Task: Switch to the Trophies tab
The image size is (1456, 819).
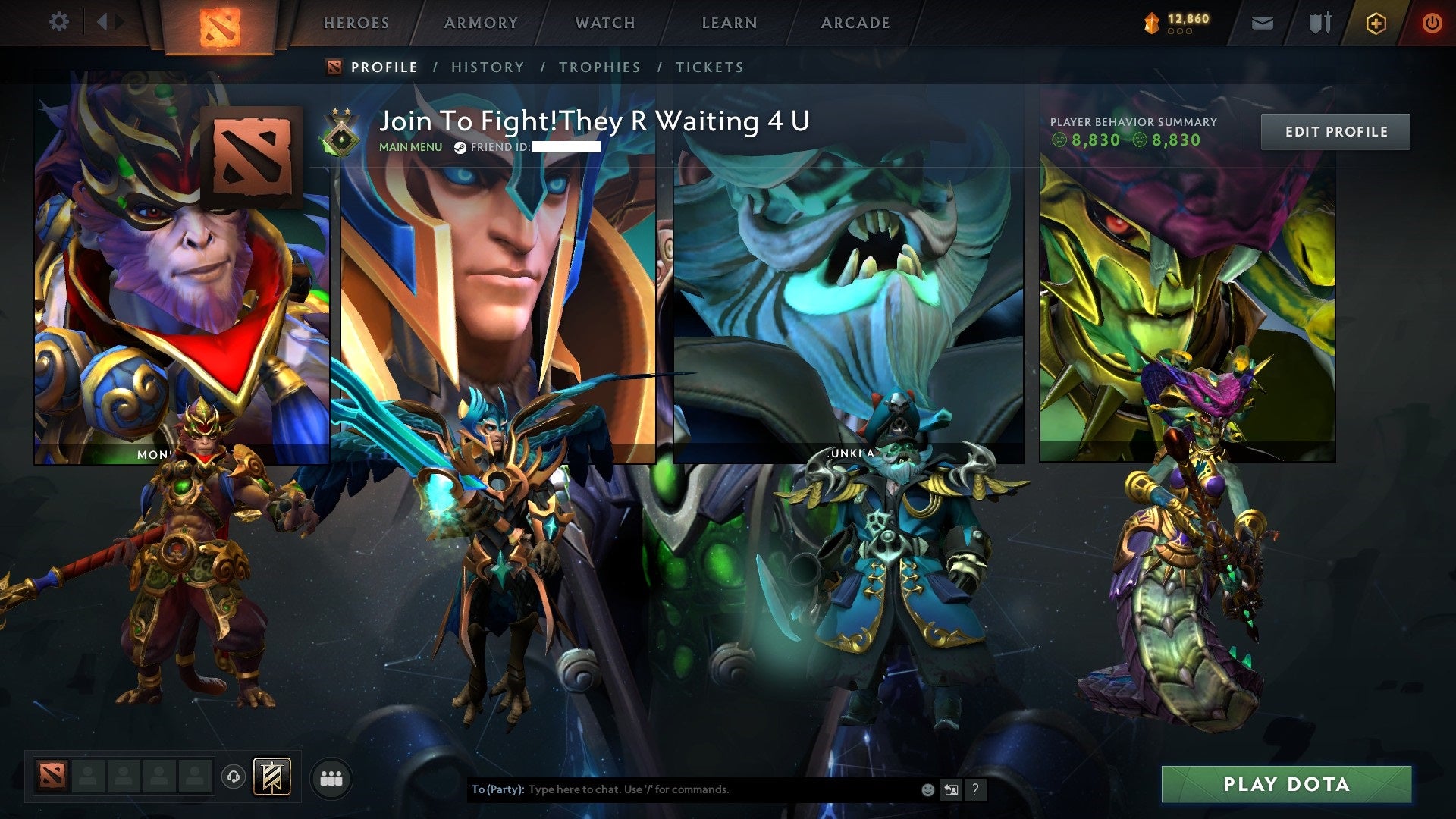Action: (599, 67)
